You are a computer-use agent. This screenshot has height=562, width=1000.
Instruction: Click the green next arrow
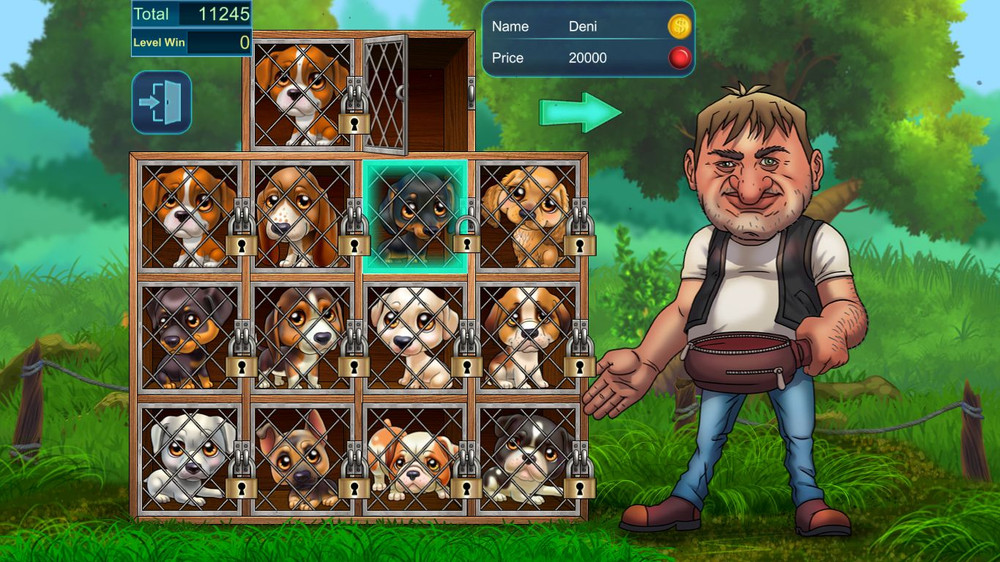click(x=580, y=112)
